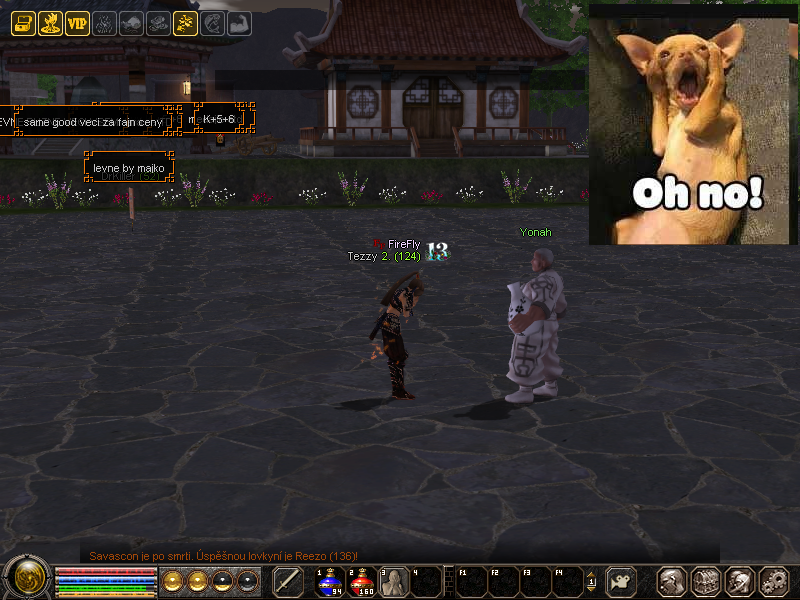800x600 pixels.
Task: Switch the quickslot page with the arrow stepper
Action: (591, 581)
